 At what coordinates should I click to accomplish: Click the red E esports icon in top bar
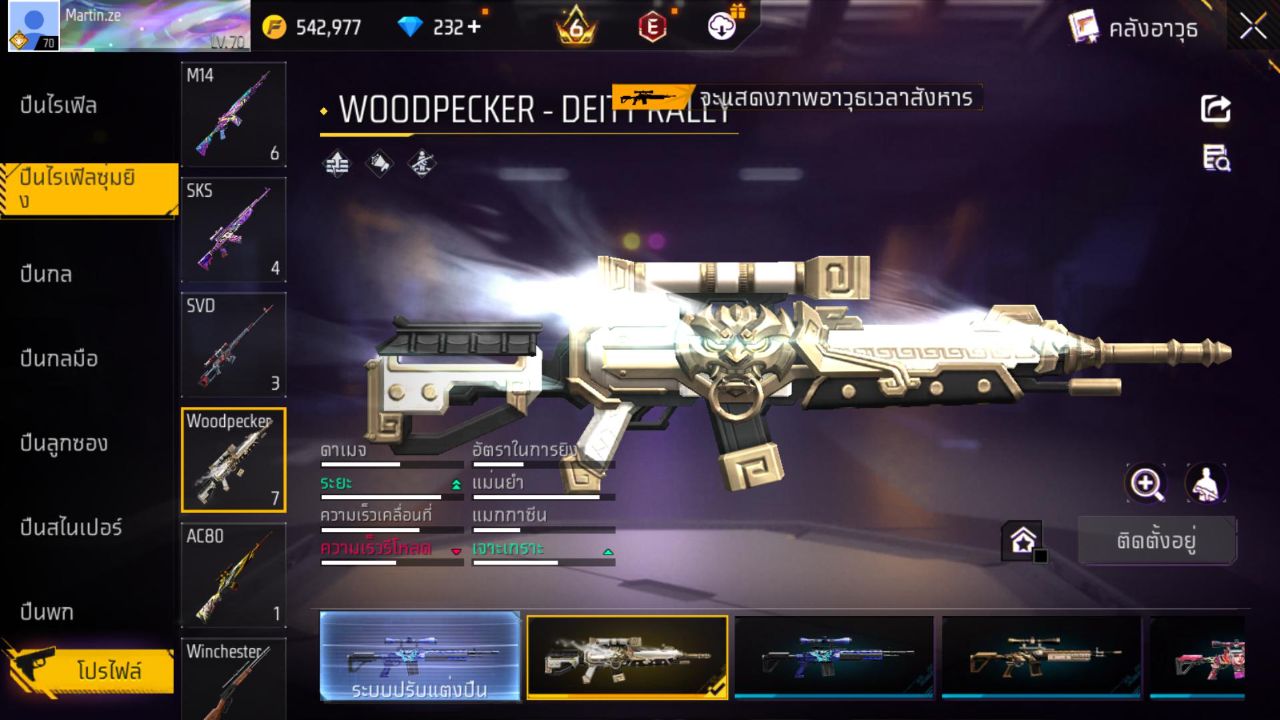click(652, 27)
